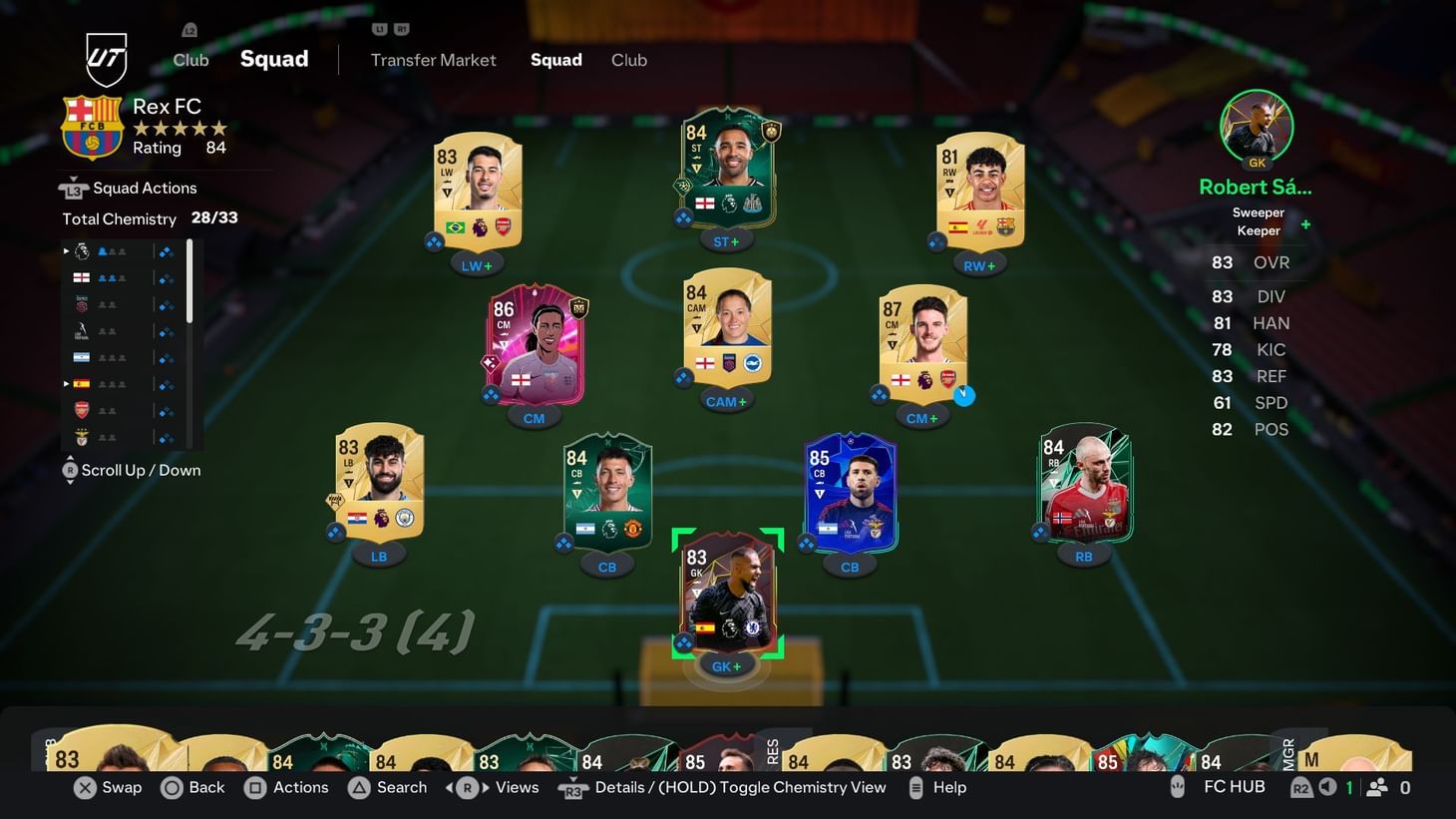Viewport: 1456px width, 819px height.
Task: Switch to the Transfer Market tab
Action: (x=433, y=60)
